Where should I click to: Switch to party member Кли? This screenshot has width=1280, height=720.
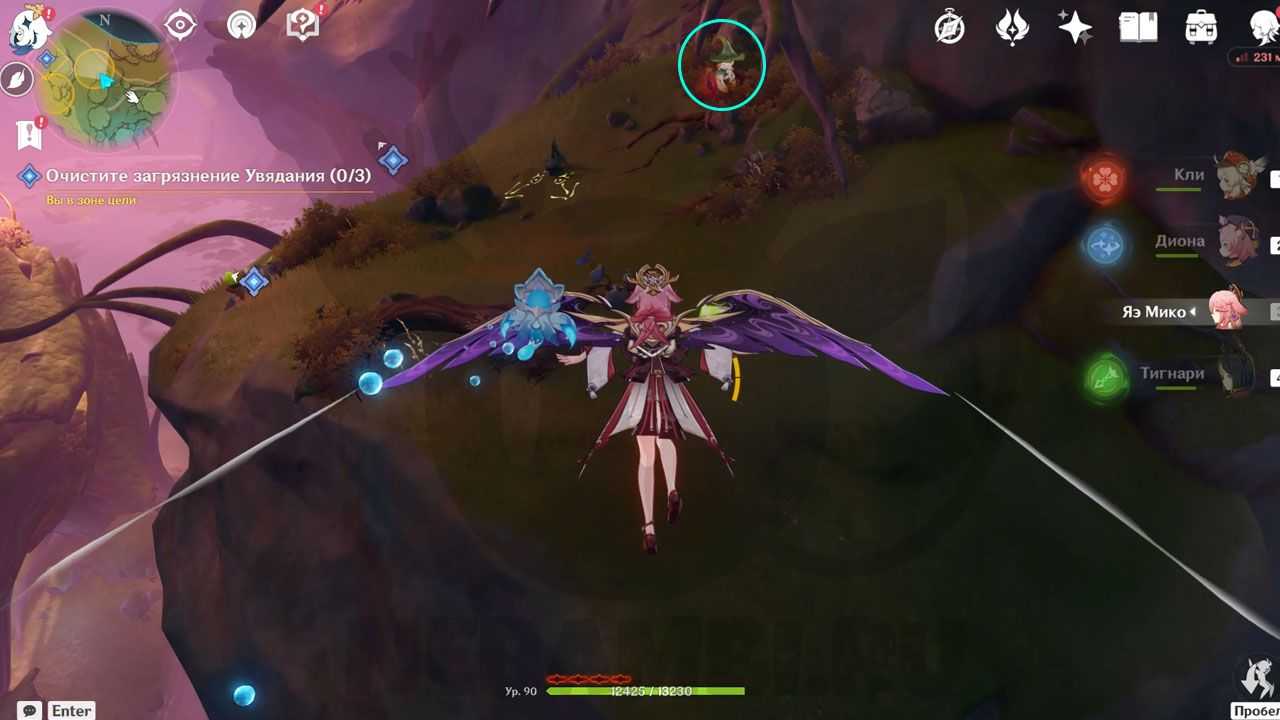pos(1238,176)
